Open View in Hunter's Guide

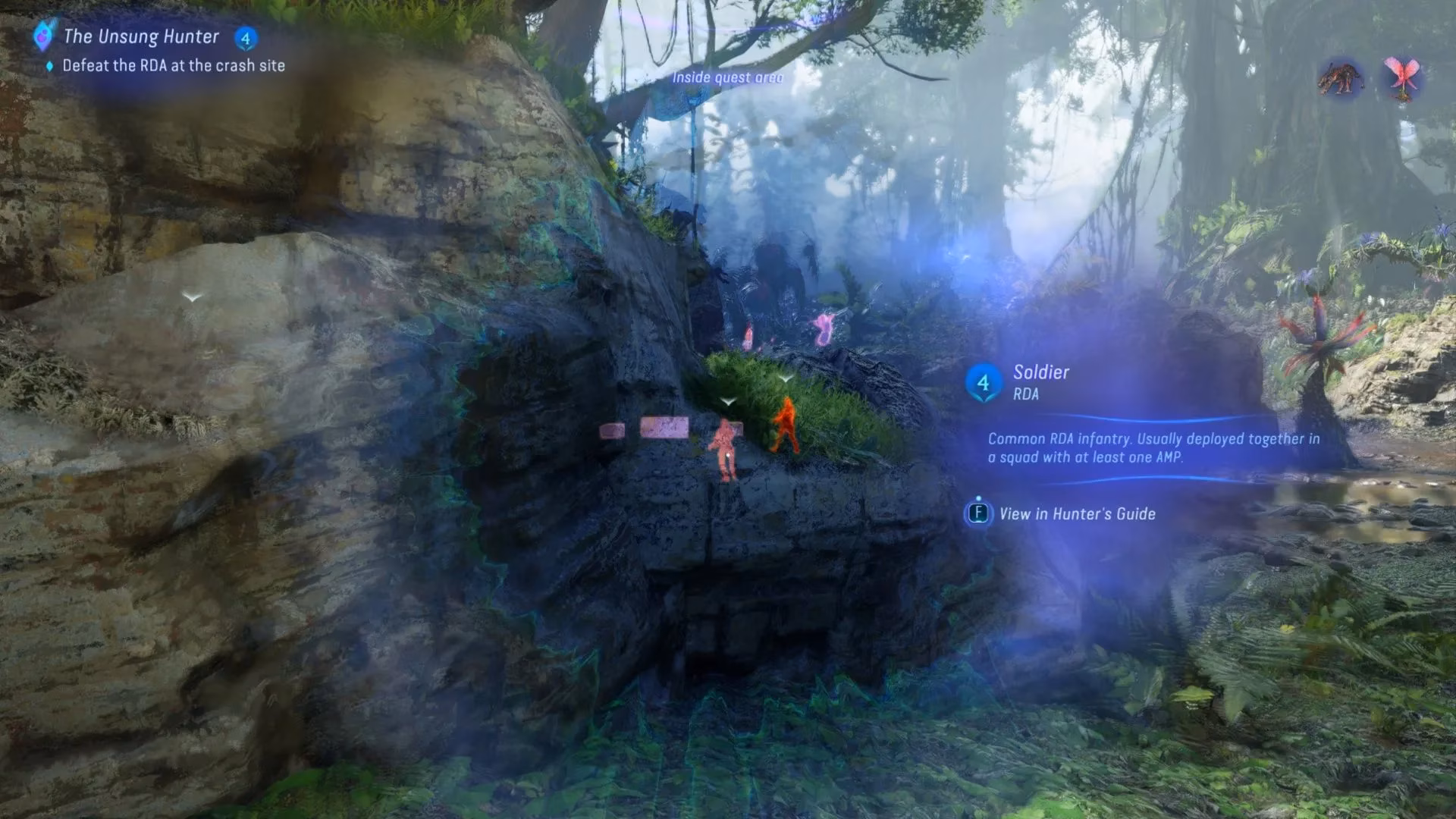tap(1076, 514)
